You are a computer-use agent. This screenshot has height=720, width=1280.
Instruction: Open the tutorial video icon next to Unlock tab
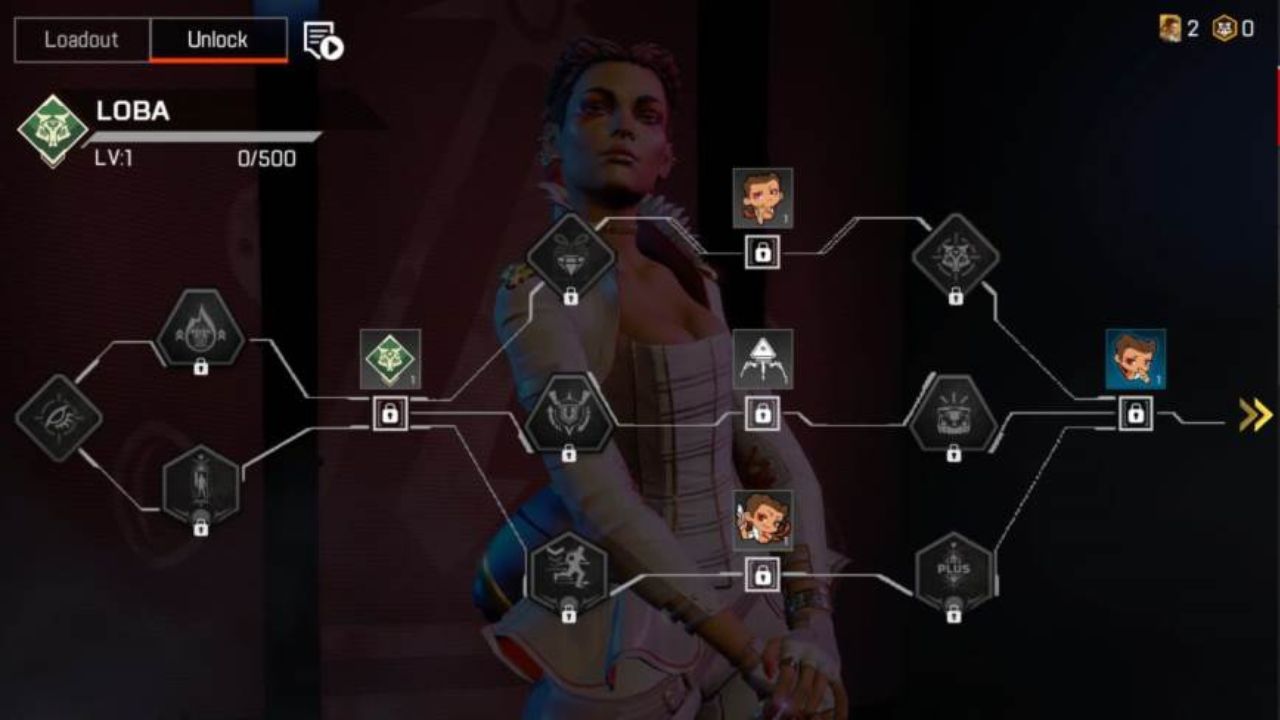(320, 40)
